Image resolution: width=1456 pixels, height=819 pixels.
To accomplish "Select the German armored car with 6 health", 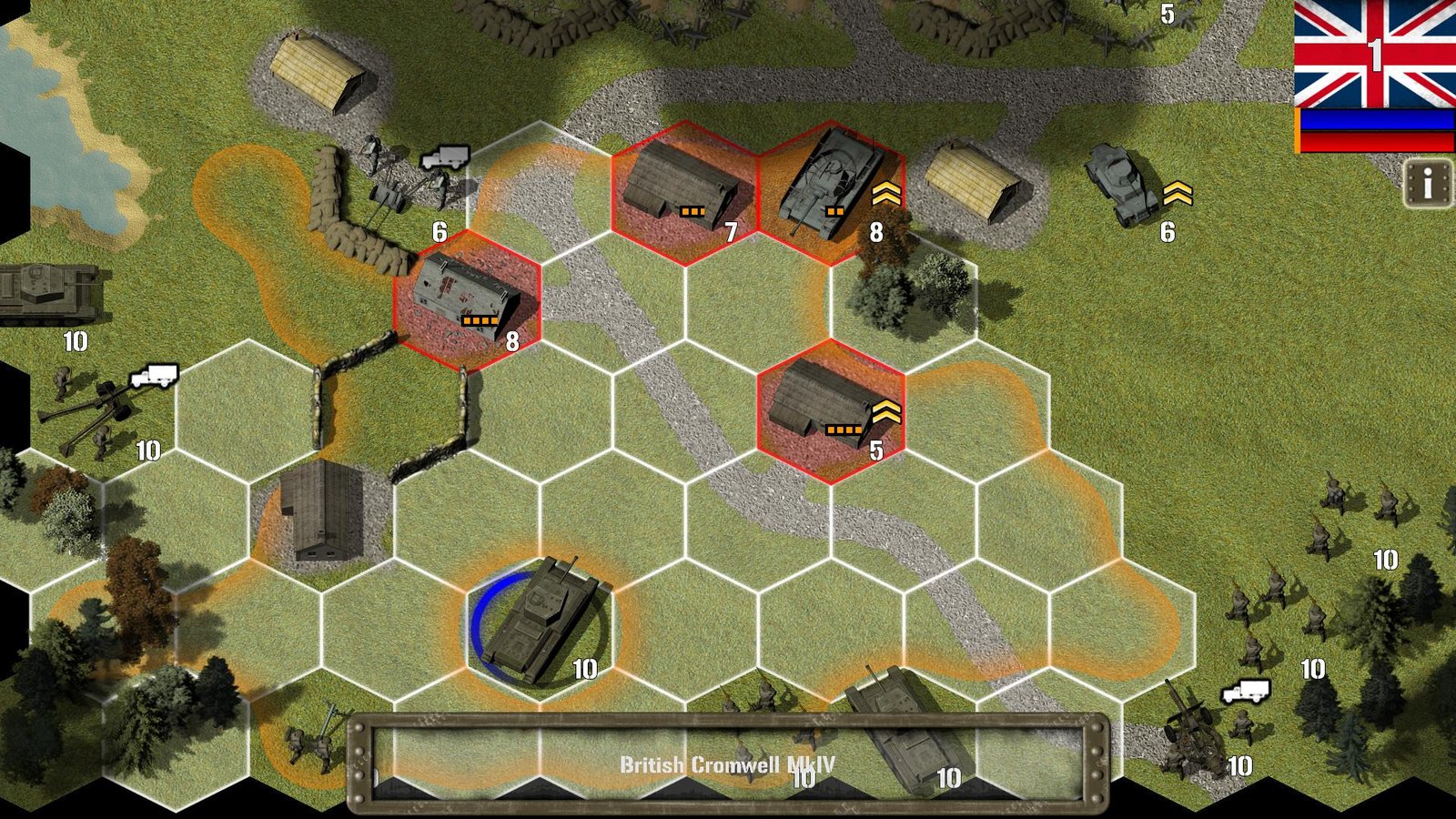I will 1119,182.
